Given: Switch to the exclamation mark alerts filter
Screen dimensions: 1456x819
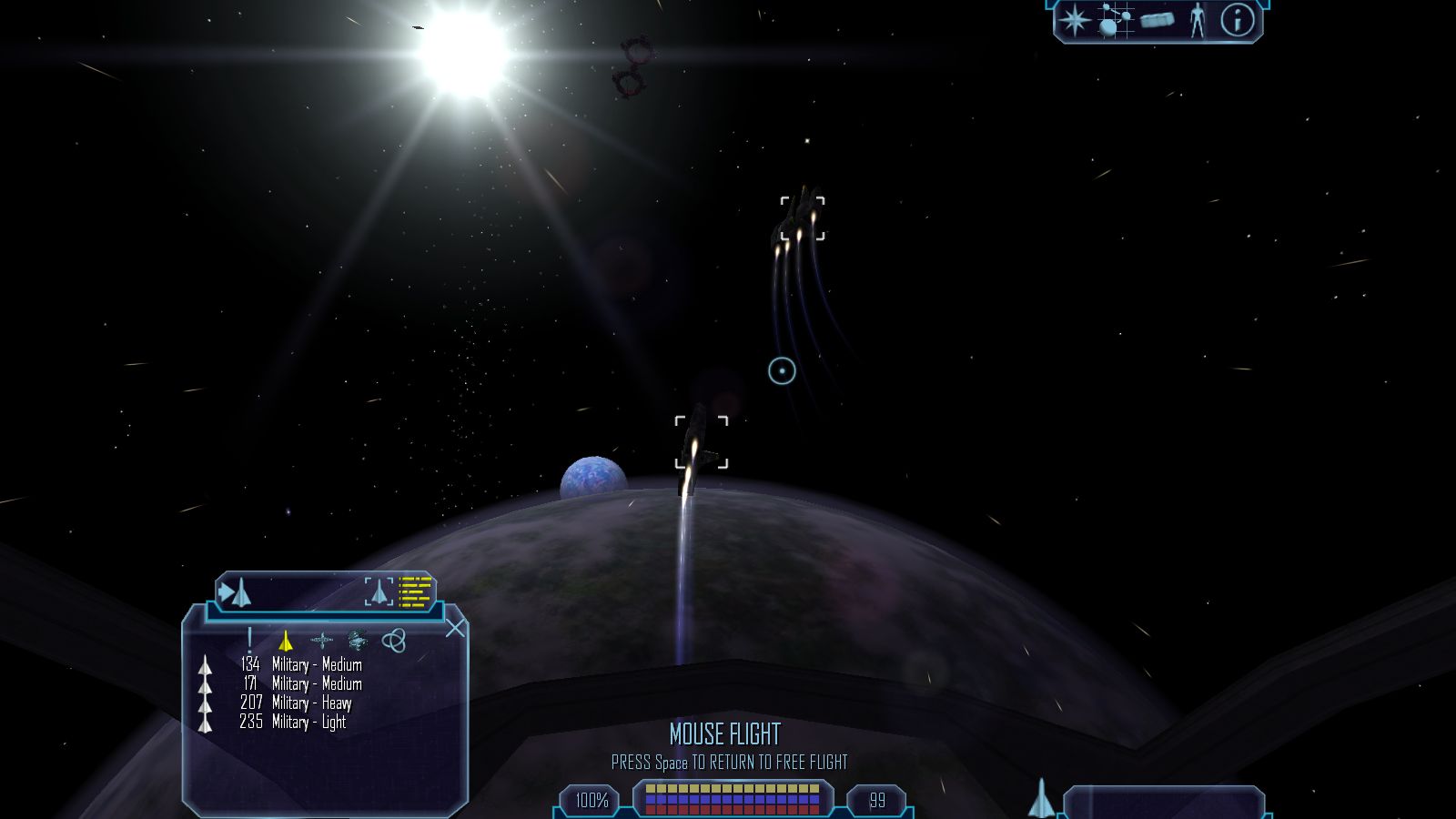Looking at the screenshot, I should [x=249, y=641].
